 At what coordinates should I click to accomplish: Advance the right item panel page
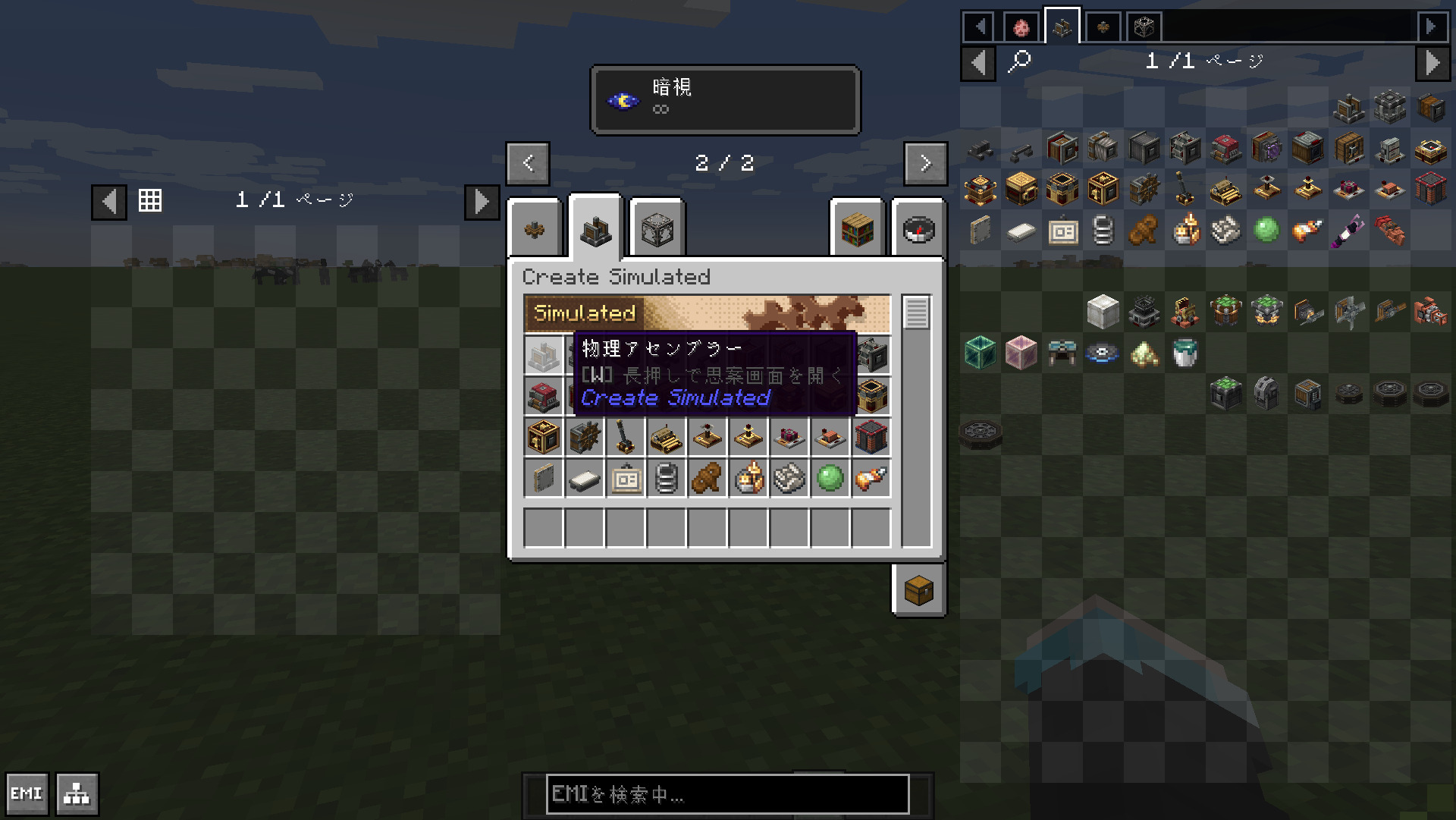[1432, 62]
